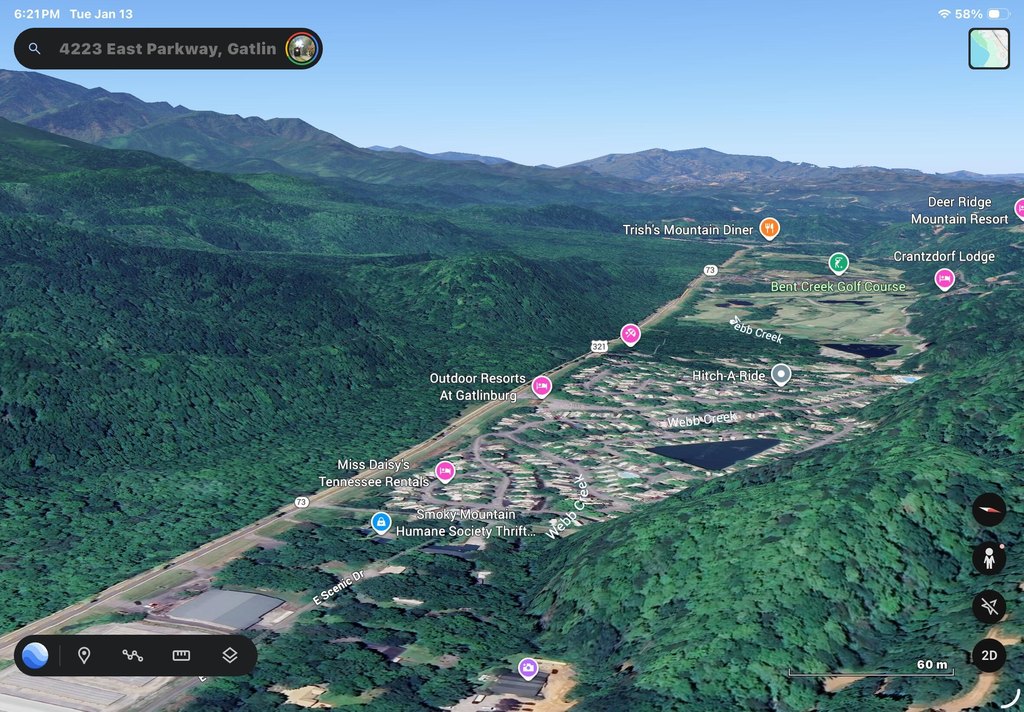1024x712 pixels.
Task: Select the Hitch-A-Ride map pin
Action: tap(781, 374)
